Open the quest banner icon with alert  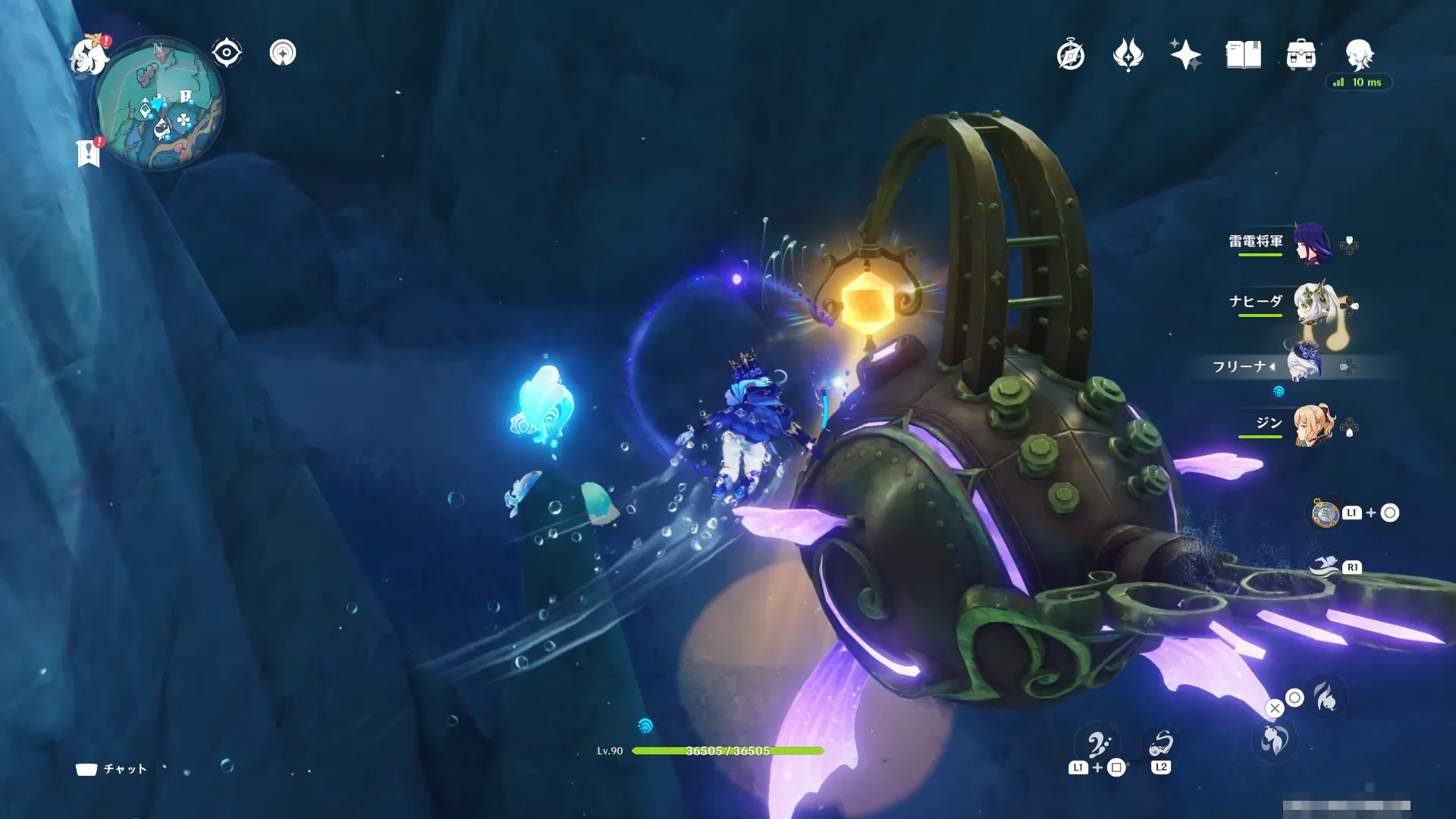coord(89,152)
